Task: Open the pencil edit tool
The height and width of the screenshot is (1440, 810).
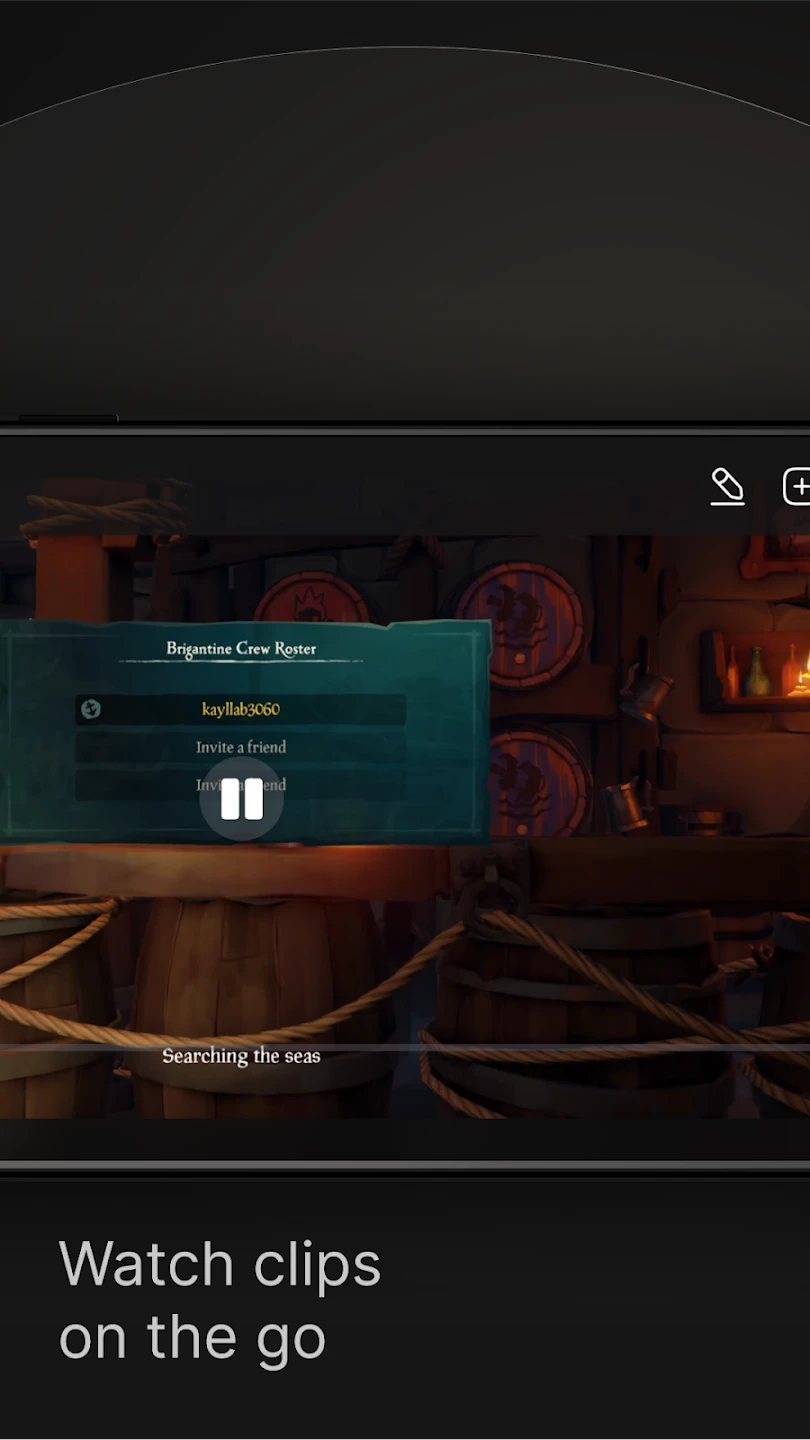Action: click(727, 486)
